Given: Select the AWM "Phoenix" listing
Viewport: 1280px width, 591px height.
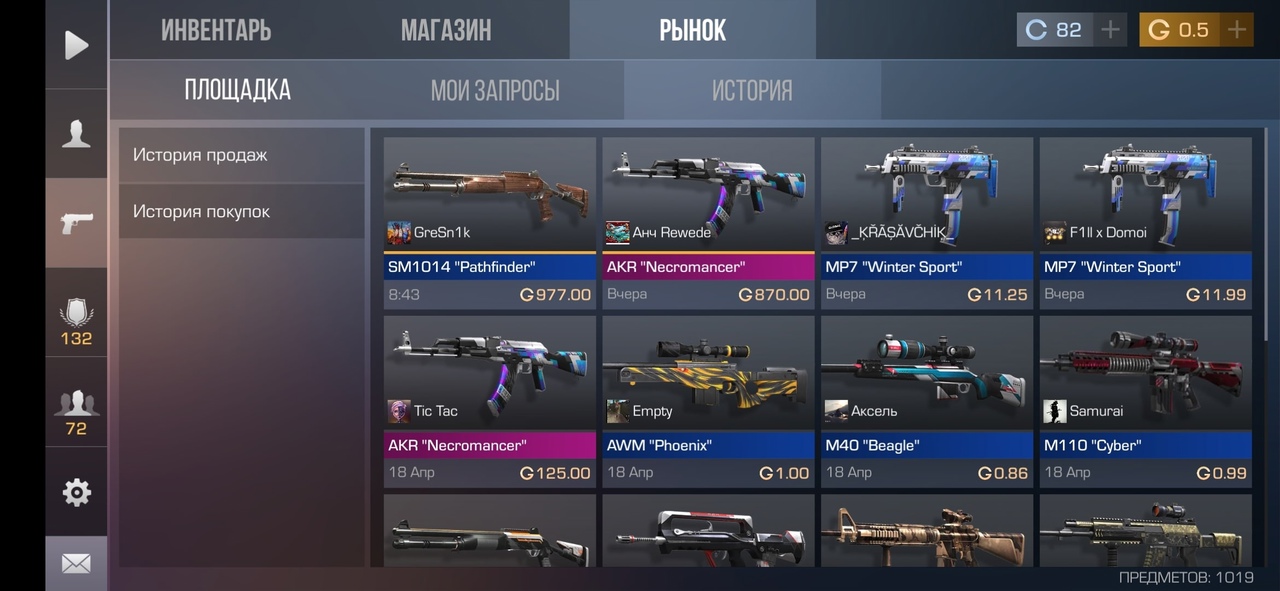Looking at the screenshot, I should tap(708, 401).
